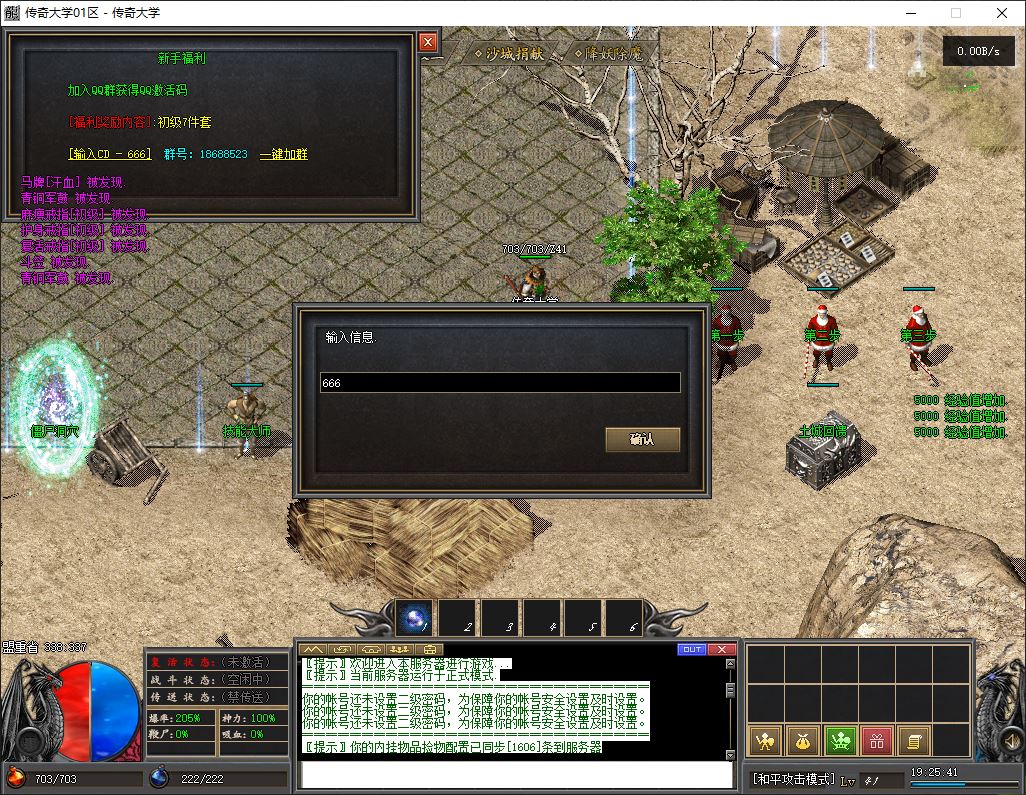Image resolution: width=1026 pixels, height=795 pixels.
Task: Join the QQ group via 一键加群
Action: (x=283, y=154)
